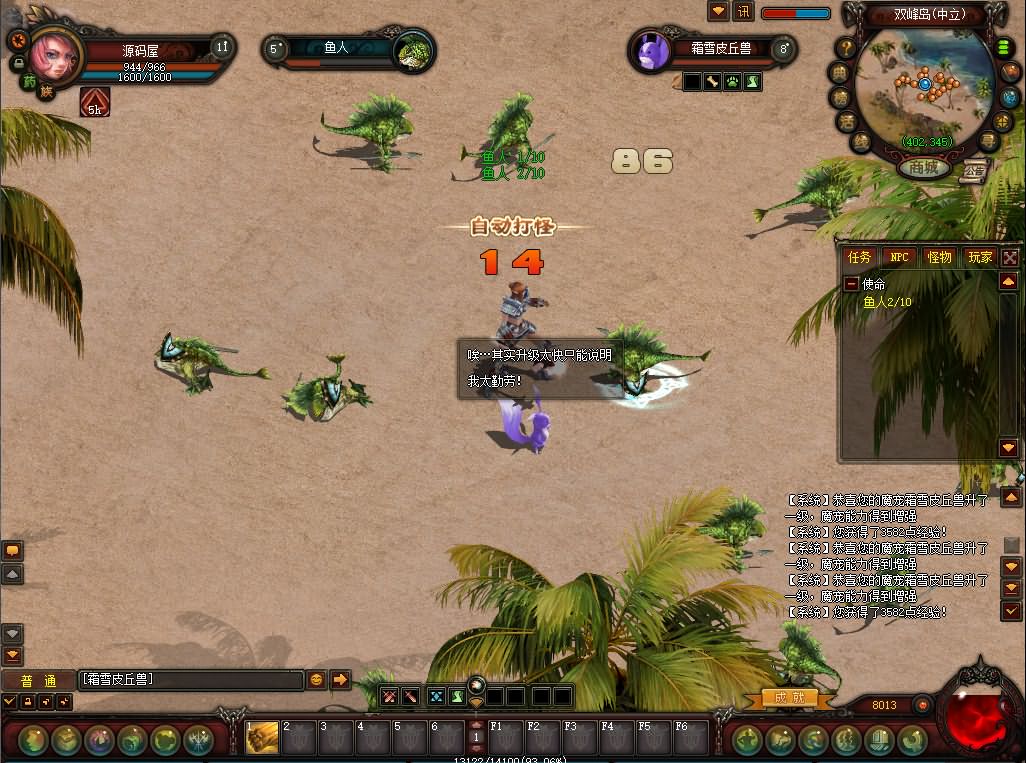Click the 双峰岛 circular minimap
The image size is (1026, 763).
(x=924, y=87)
